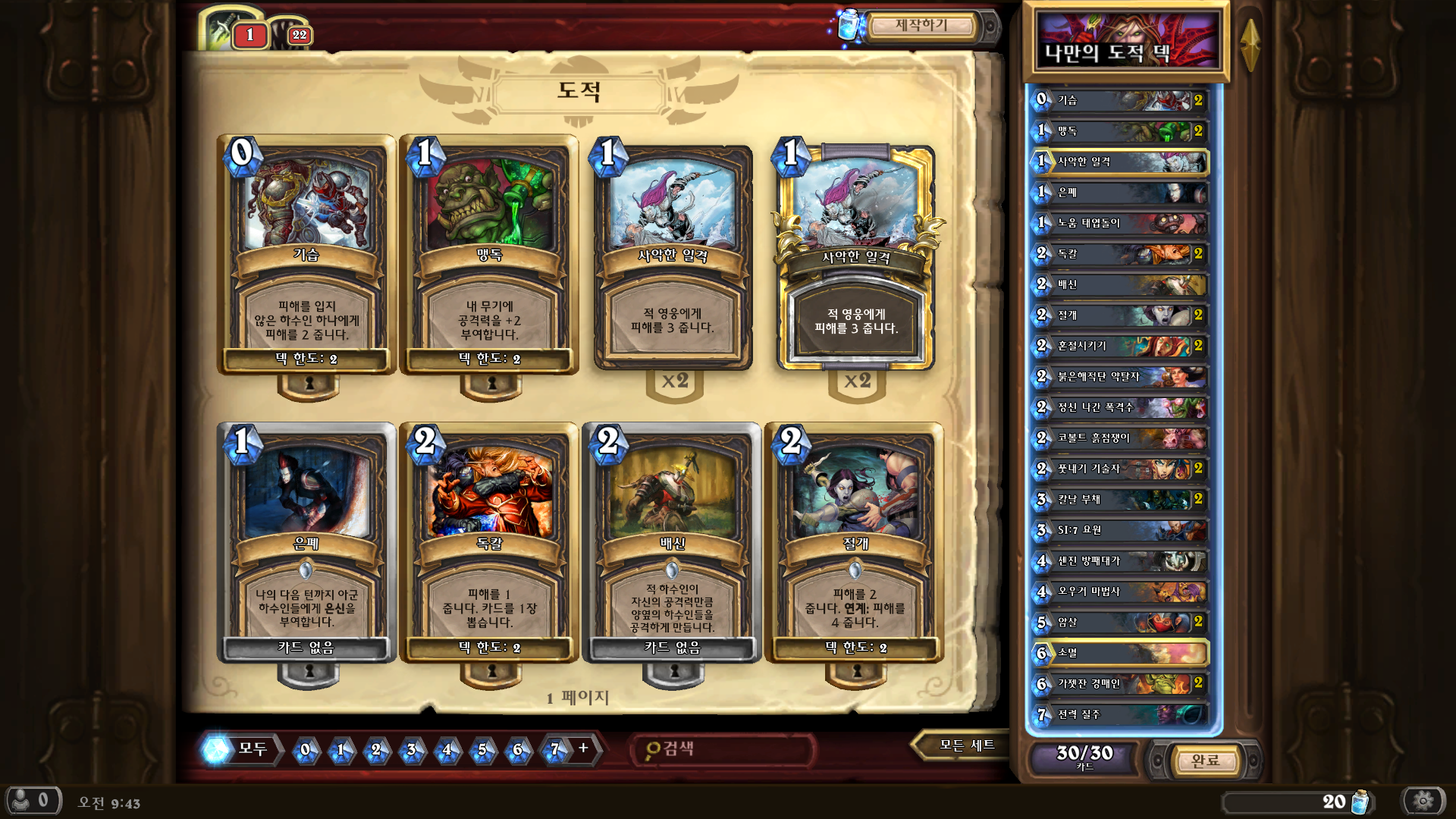Choose the 배신 card
This screenshot has width=1456, height=819.
point(672,542)
